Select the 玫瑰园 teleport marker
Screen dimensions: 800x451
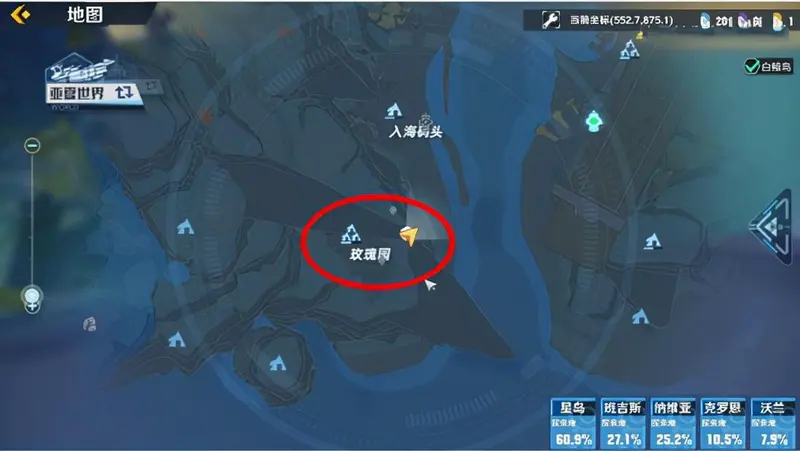coord(351,235)
